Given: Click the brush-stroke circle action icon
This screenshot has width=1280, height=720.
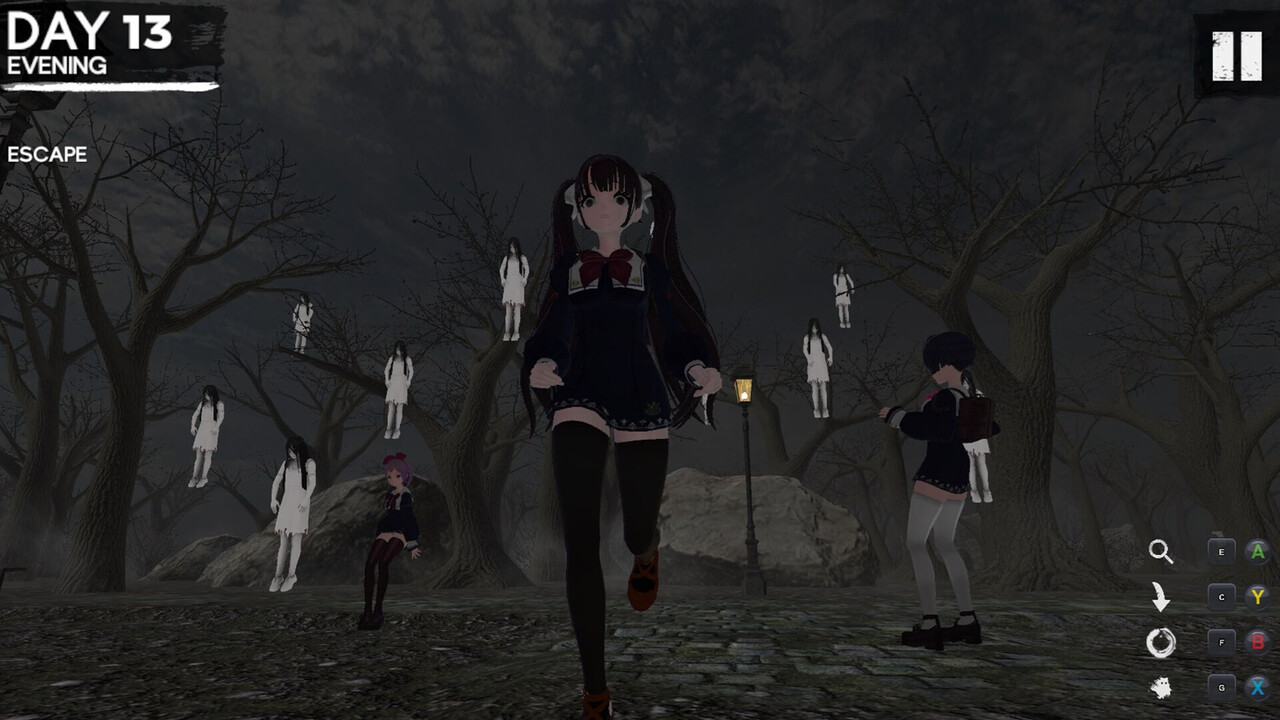Looking at the screenshot, I should pos(1160,643).
